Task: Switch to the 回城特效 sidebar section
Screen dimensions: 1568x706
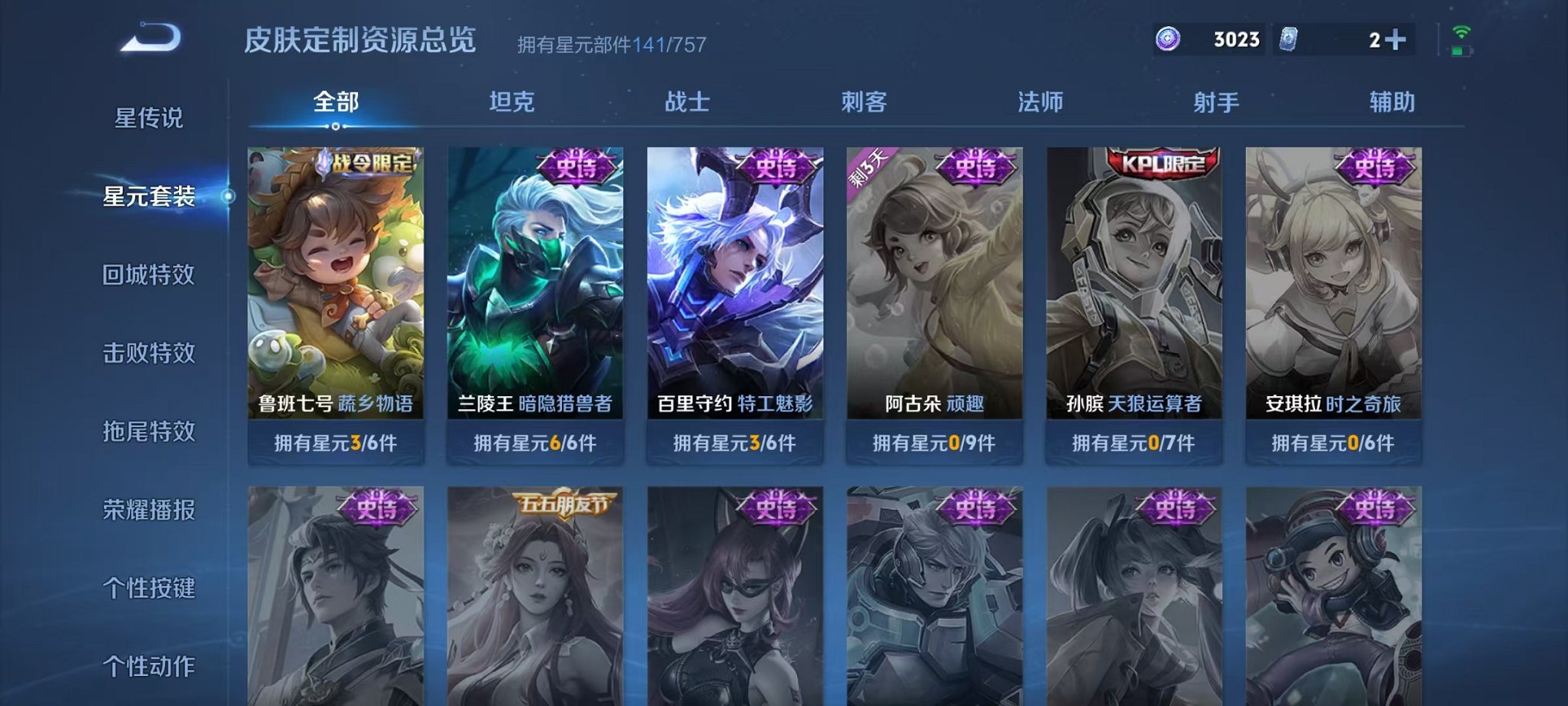Action: (150, 275)
